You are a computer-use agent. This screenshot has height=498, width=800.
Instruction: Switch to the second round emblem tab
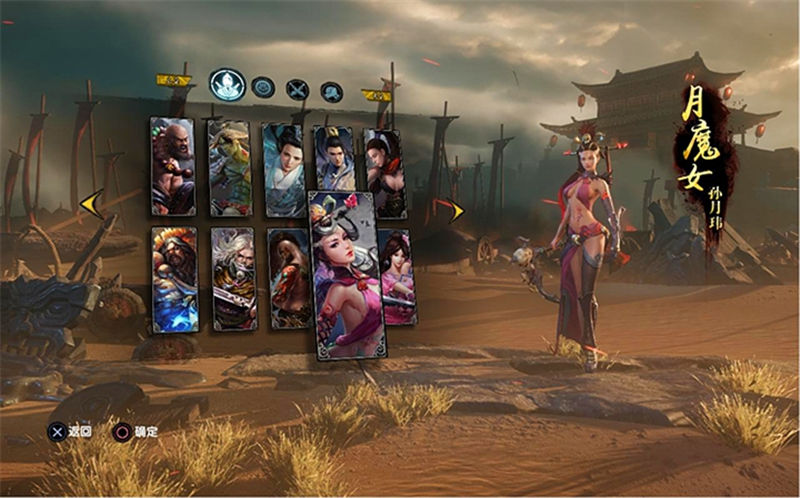tap(263, 88)
